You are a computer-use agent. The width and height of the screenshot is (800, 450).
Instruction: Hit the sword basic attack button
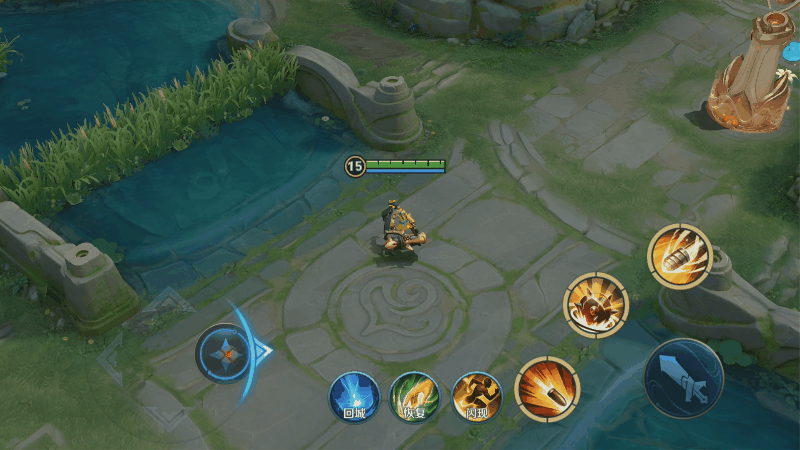point(683,379)
